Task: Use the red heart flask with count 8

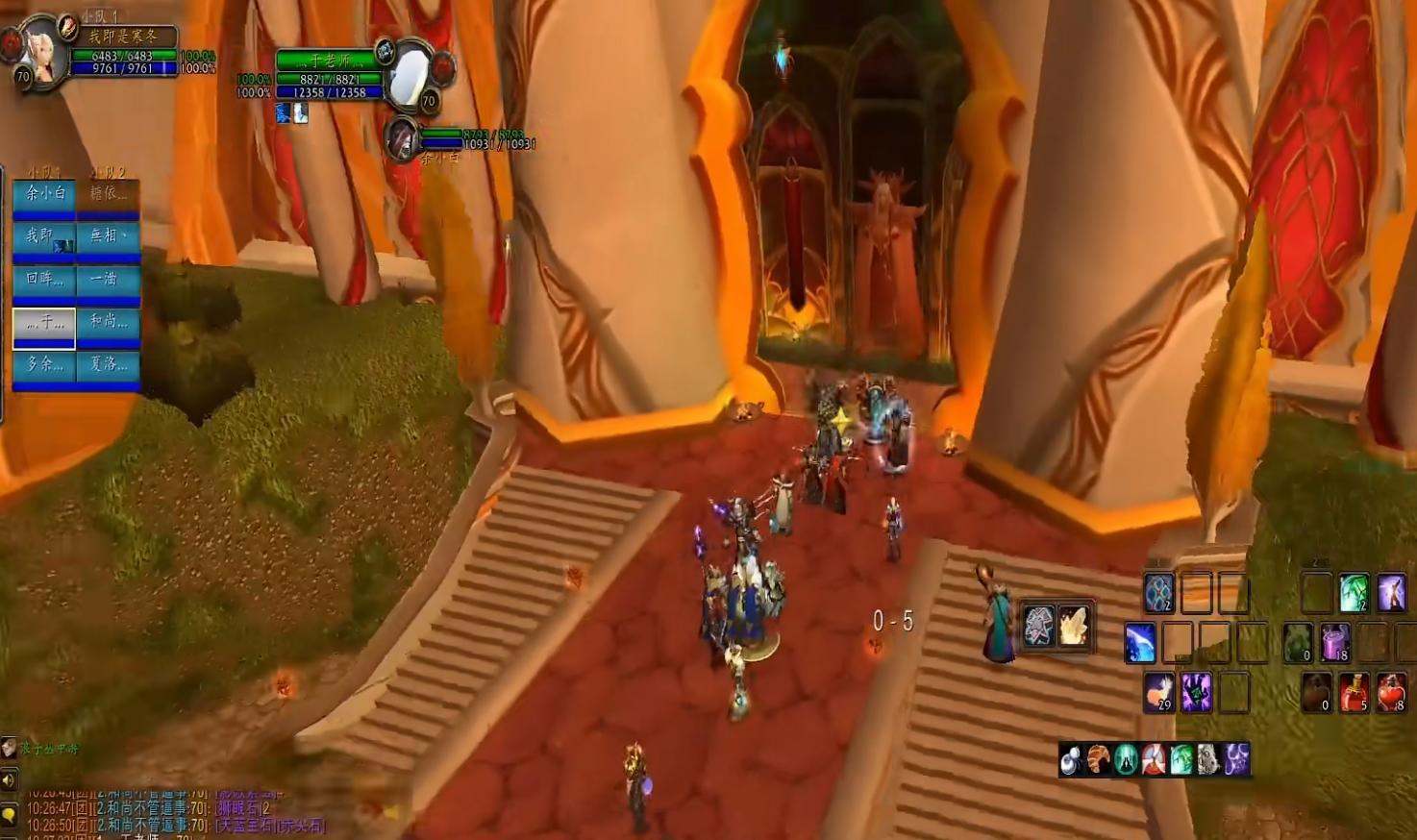Action: (x=1392, y=692)
